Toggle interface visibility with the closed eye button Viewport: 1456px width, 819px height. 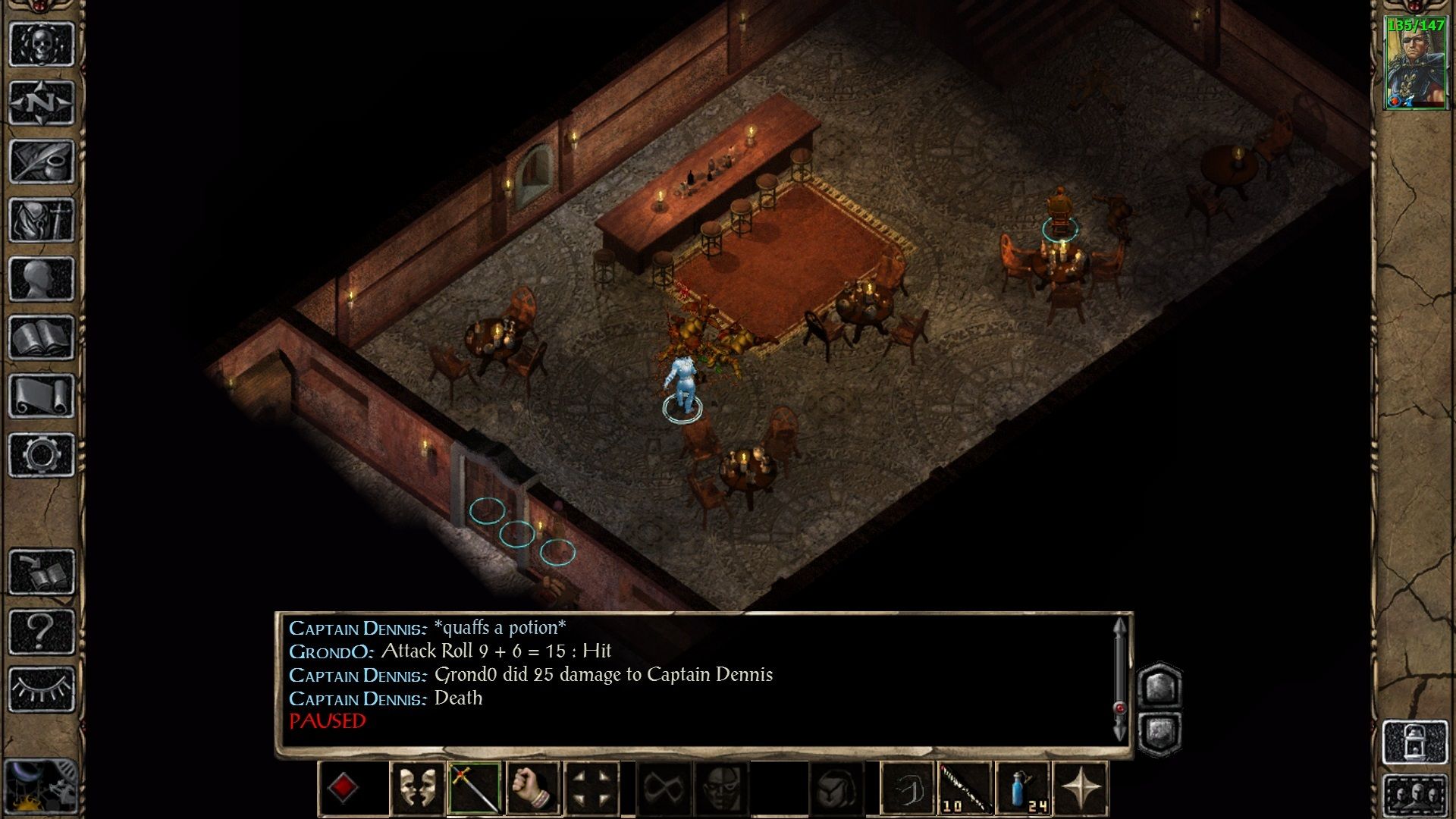point(42,689)
